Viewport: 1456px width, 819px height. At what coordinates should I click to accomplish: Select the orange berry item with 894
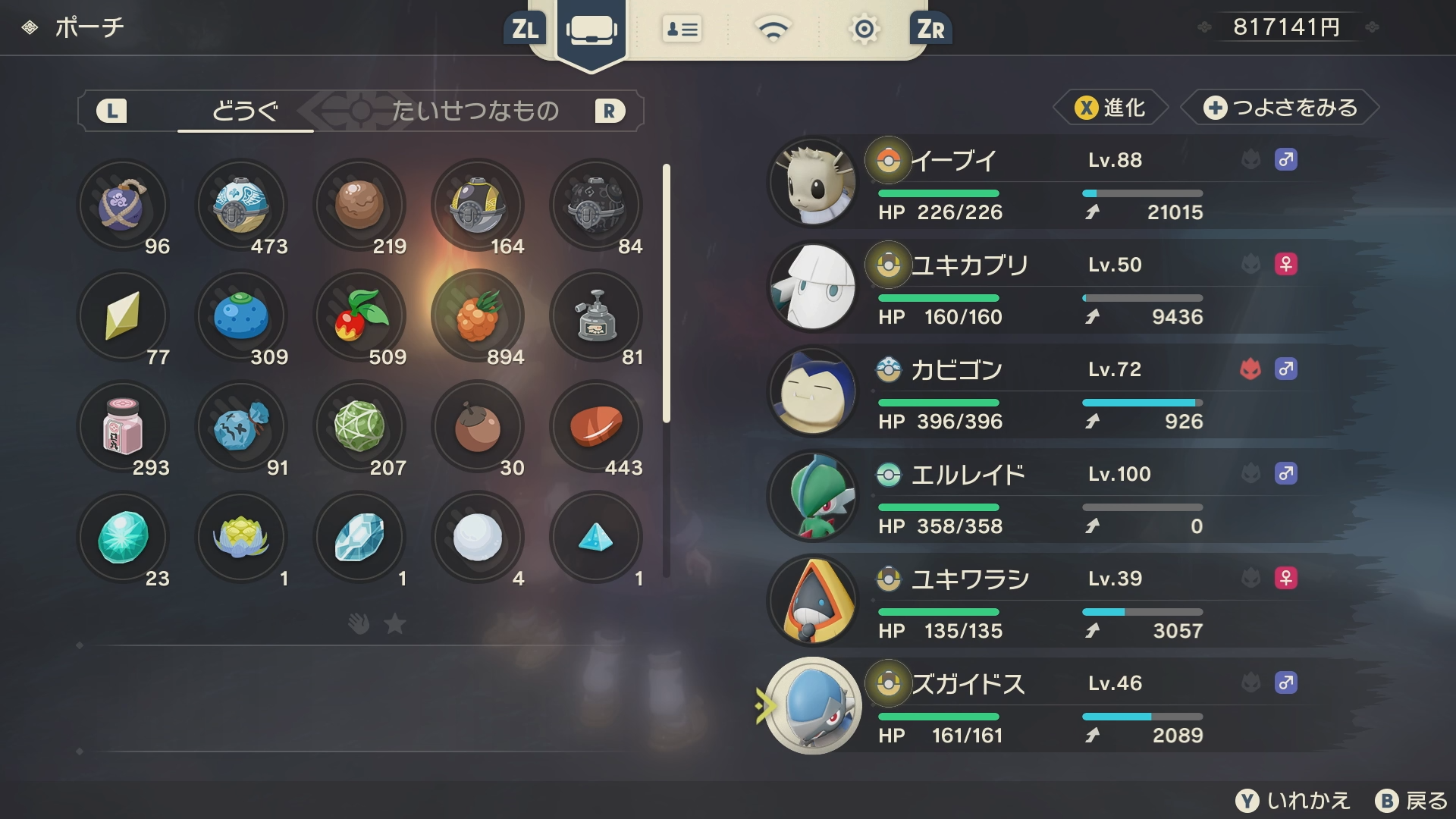[x=478, y=316]
